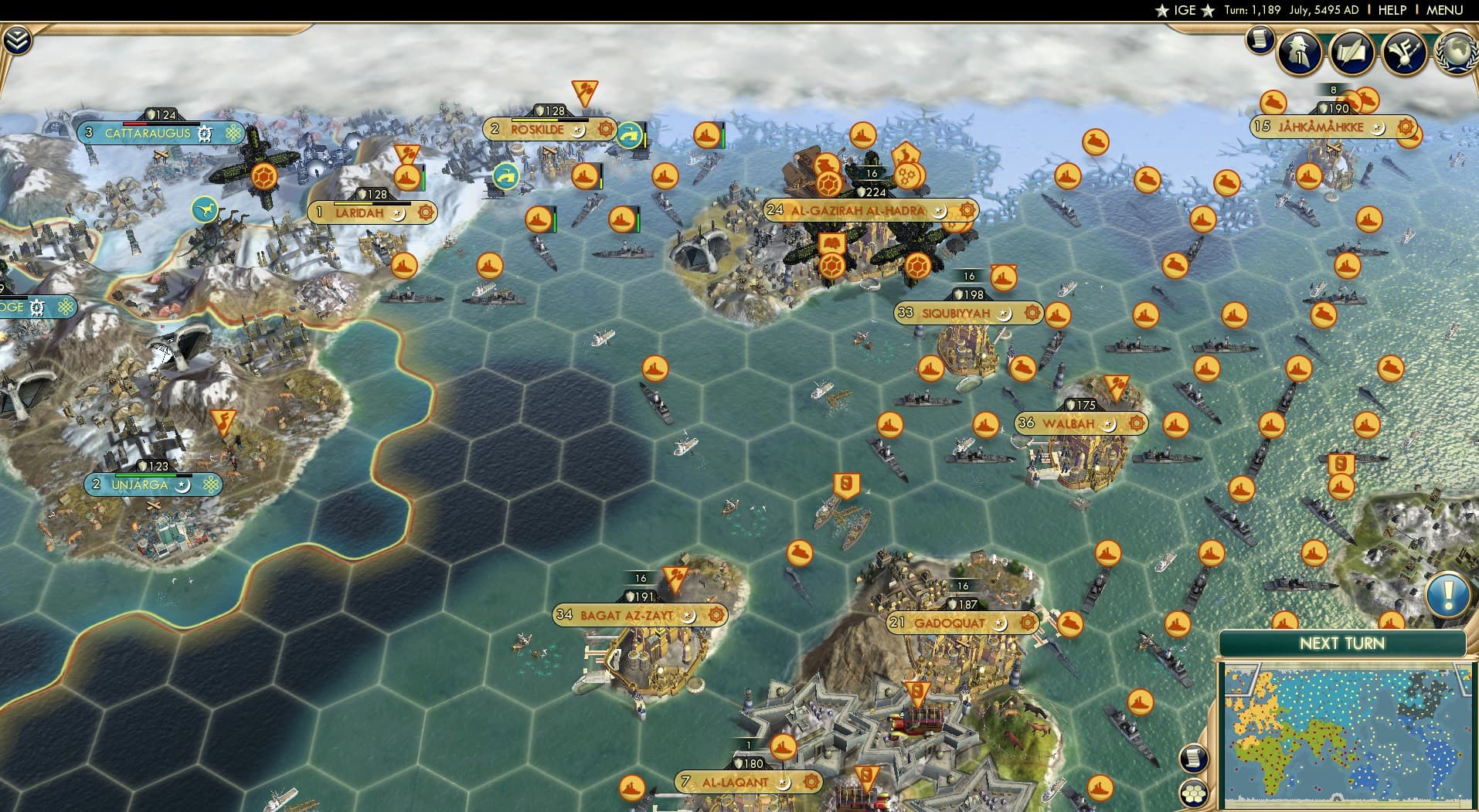Click the notification scroll icon top right
The height and width of the screenshot is (812, 1479).
1259,40
